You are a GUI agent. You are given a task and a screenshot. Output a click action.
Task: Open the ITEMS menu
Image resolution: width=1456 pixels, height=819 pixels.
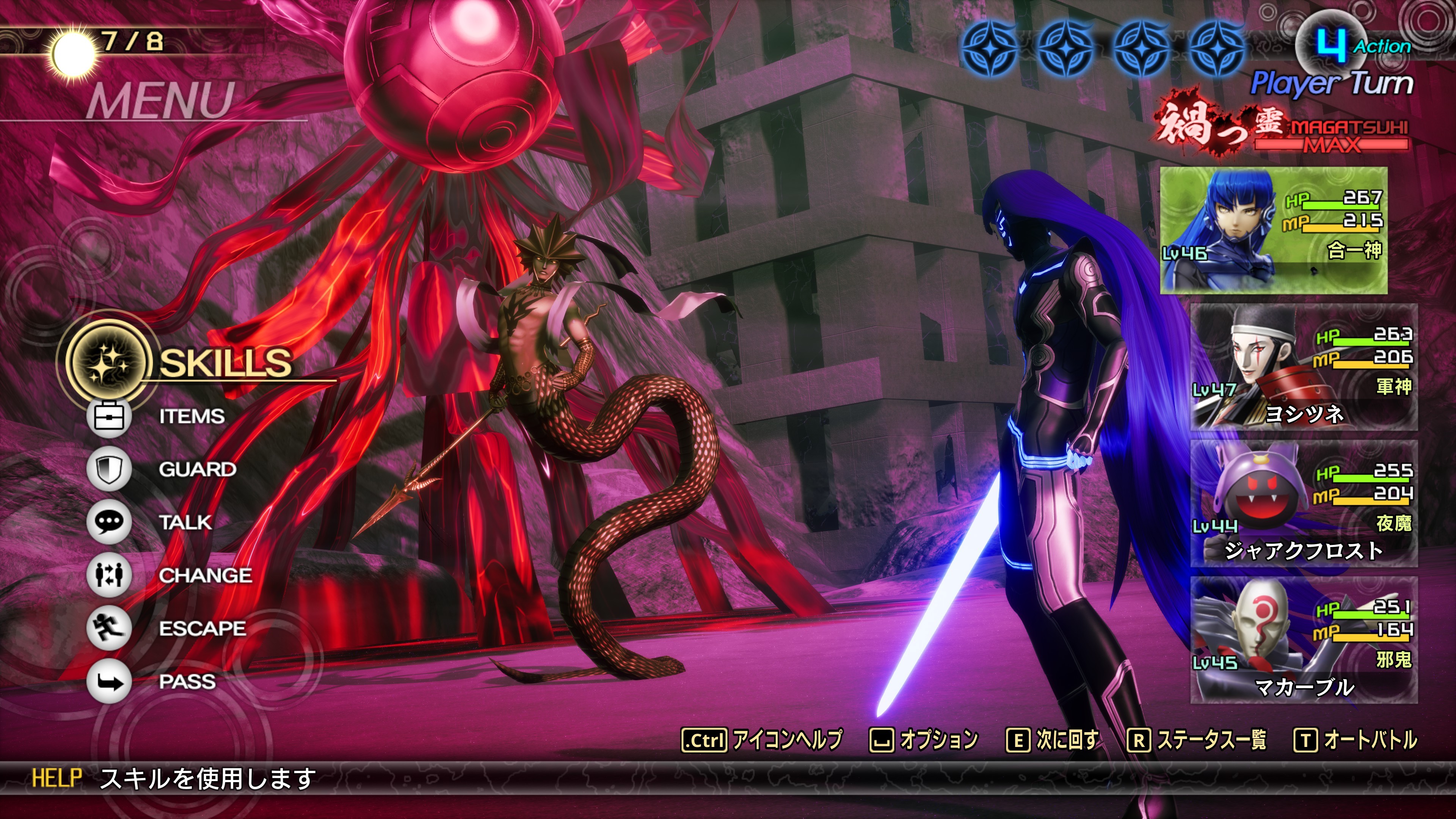(x=191, y=417)
